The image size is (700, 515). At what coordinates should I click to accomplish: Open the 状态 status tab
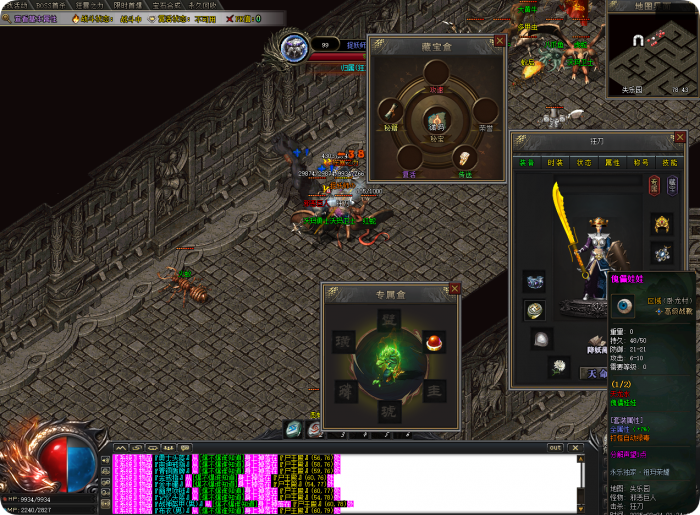585,162
